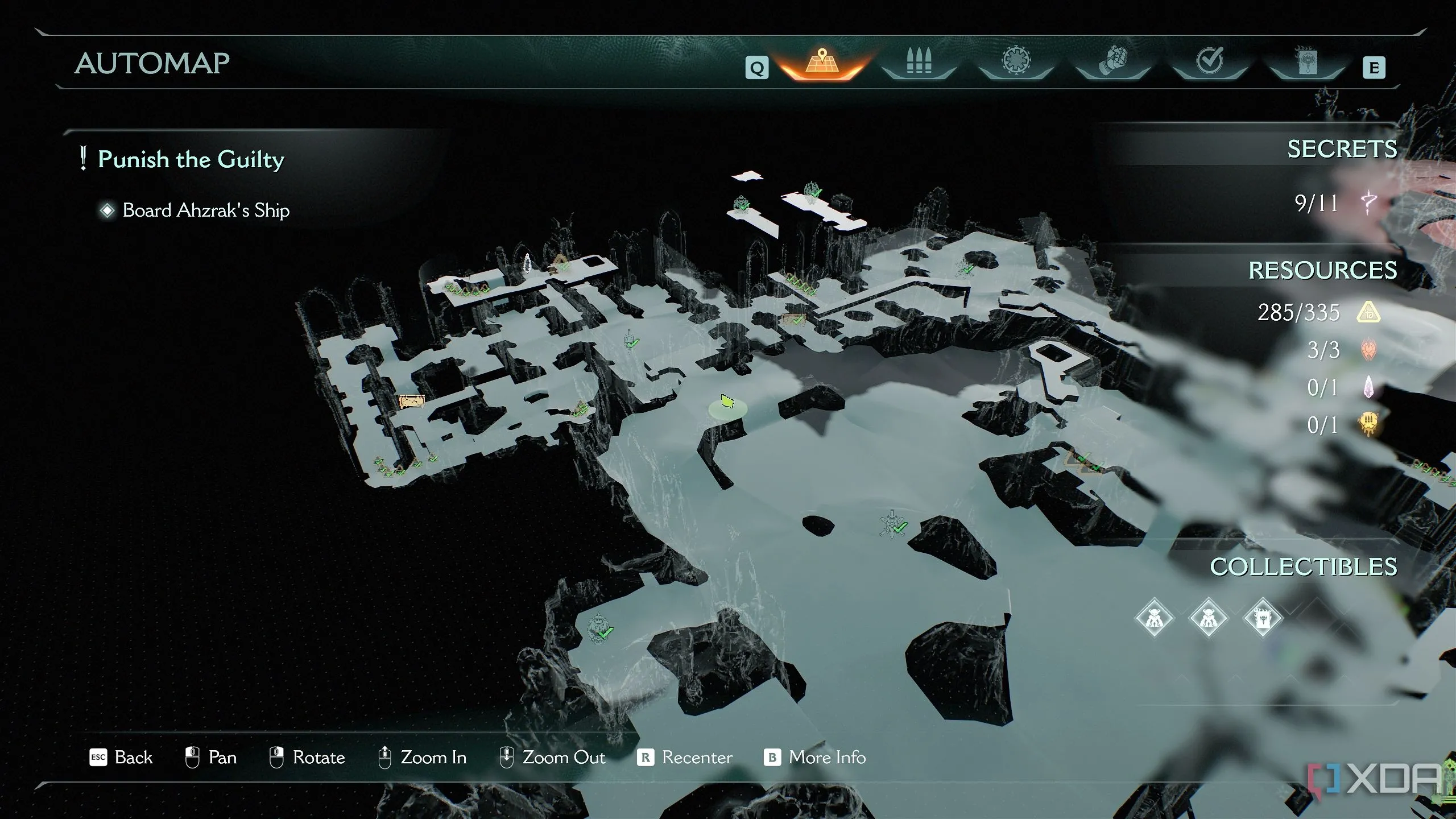Click the white crystal marker on the map
Viewport: 1456px width, 819px height.
tap(527, 263)
